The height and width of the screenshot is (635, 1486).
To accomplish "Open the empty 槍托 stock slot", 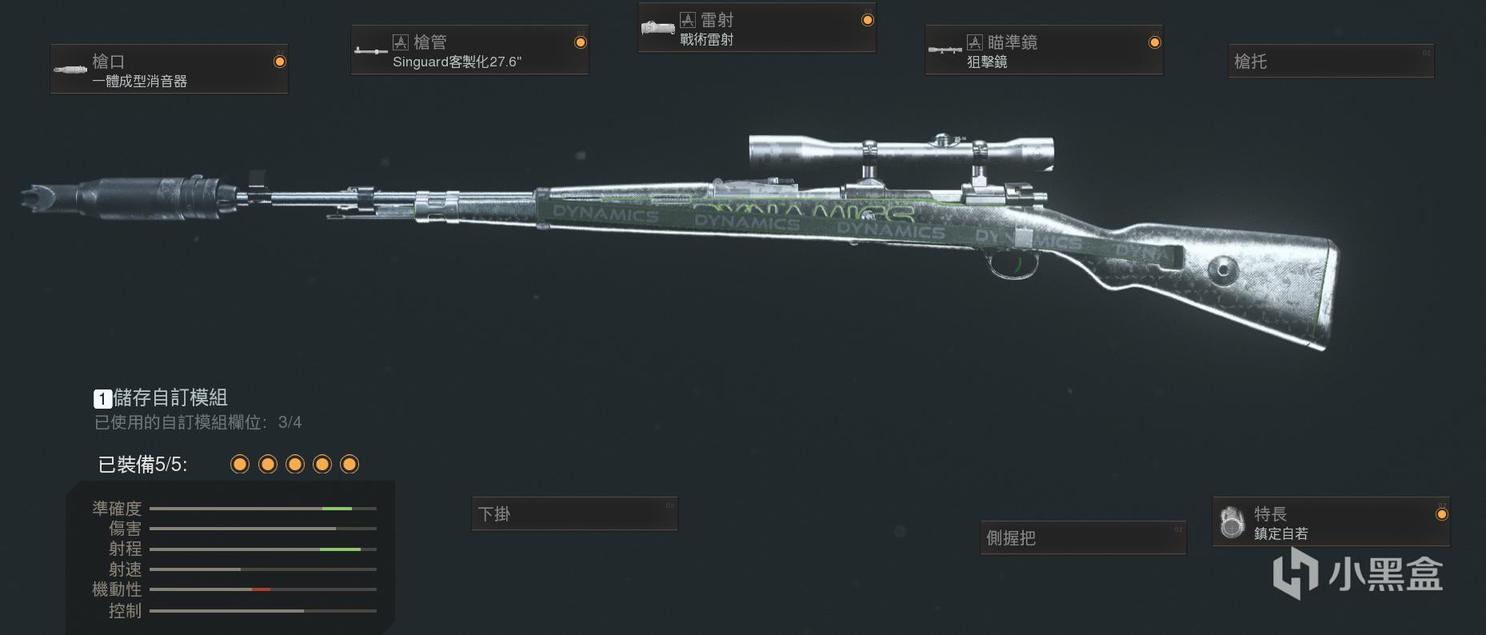I will coord(1330,61).
